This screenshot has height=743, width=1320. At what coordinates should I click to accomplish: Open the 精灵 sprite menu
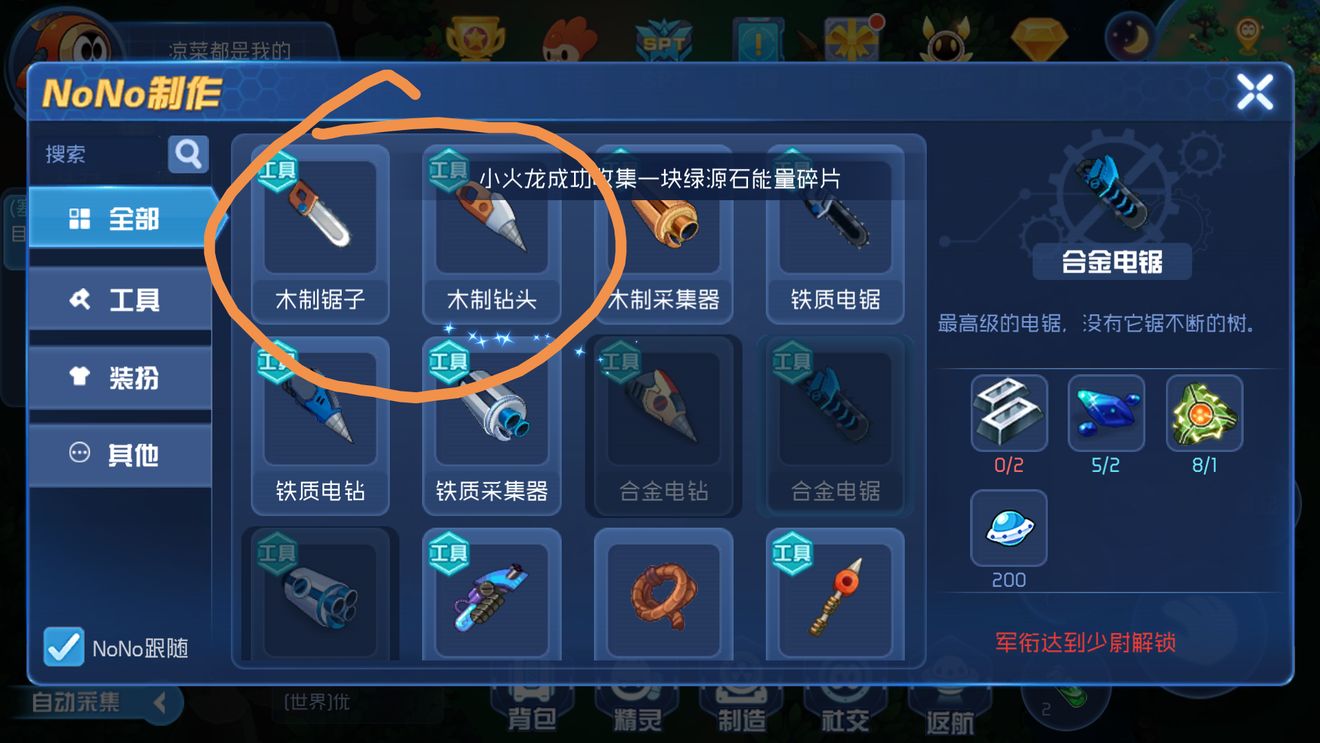[x=637, y=710]
